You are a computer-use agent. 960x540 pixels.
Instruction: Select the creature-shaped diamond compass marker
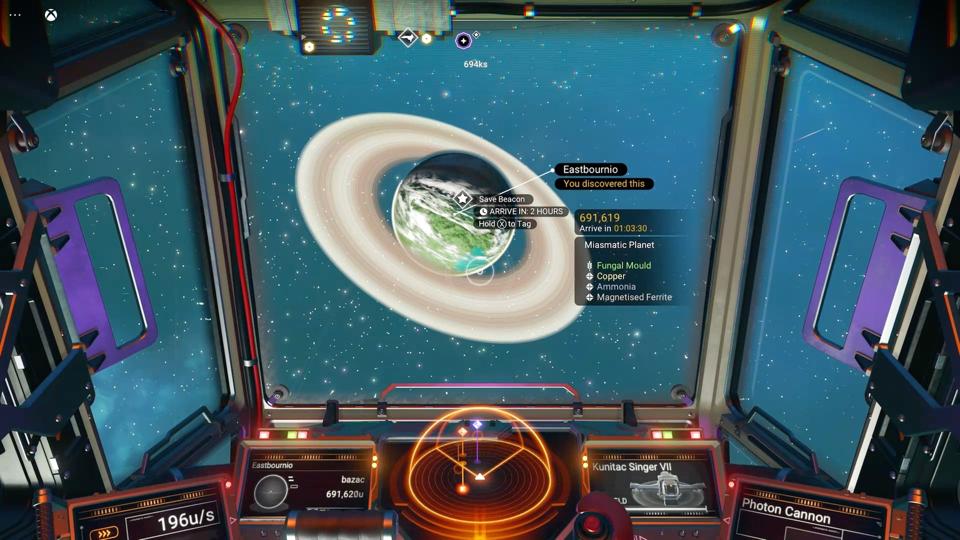[x=408, y=38]
